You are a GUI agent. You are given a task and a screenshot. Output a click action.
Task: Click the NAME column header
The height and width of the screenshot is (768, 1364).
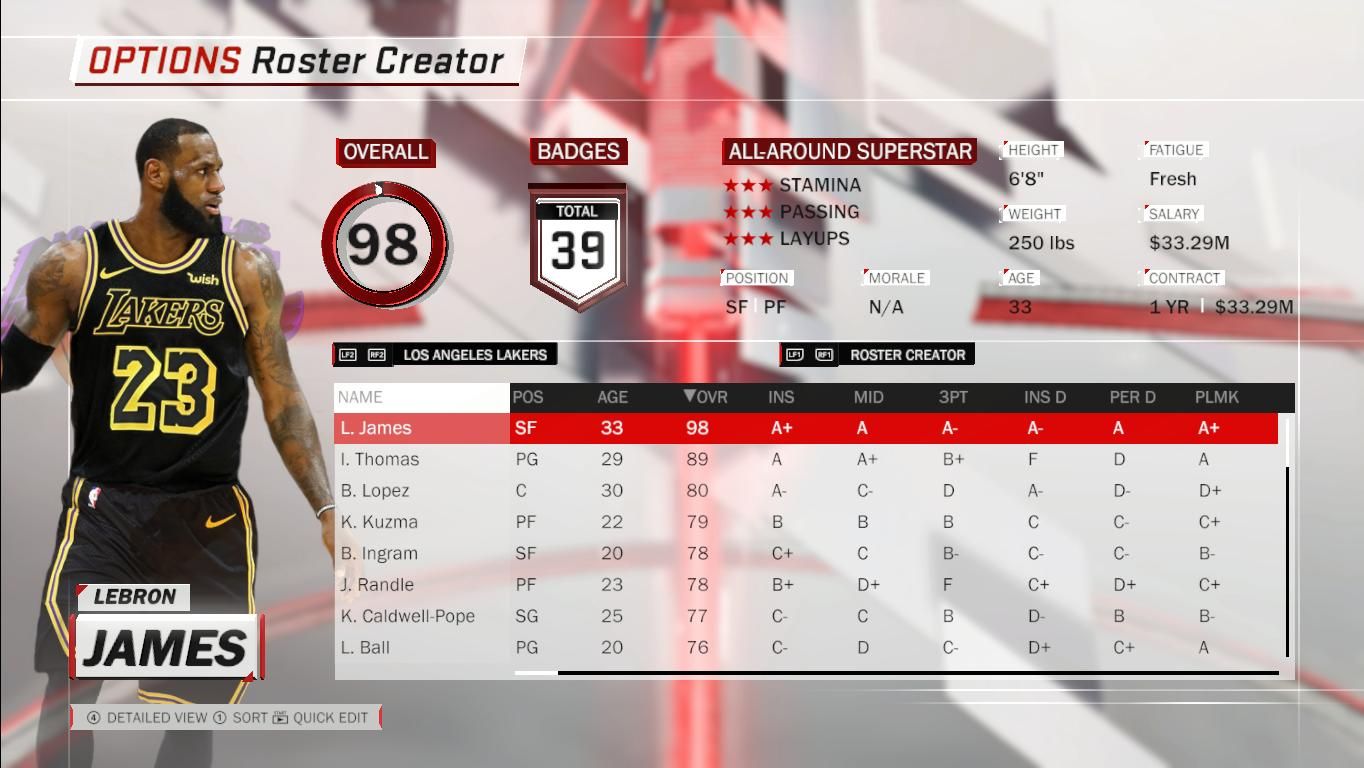pos(360,397)
